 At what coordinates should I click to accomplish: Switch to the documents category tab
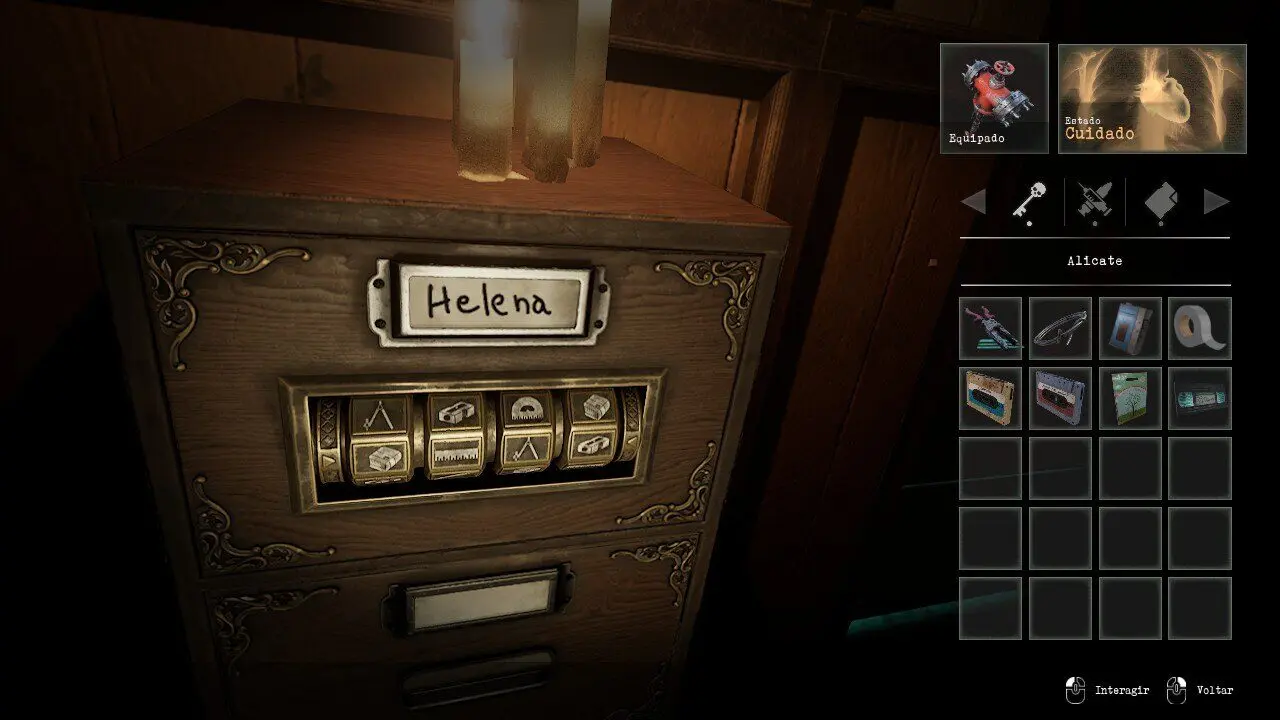pos(1161,202)
